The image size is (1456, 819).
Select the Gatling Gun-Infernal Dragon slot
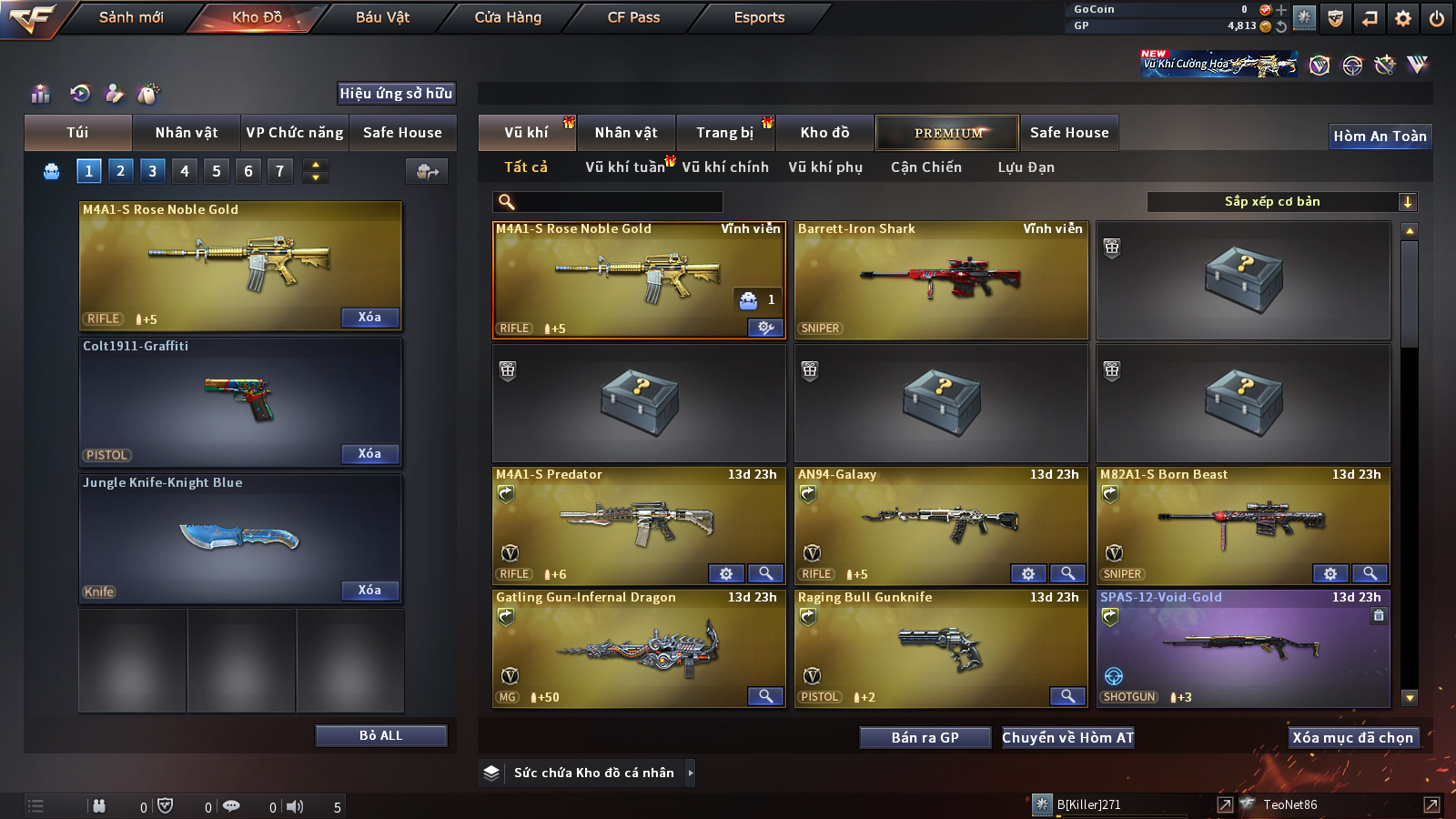tap(638, 649)
